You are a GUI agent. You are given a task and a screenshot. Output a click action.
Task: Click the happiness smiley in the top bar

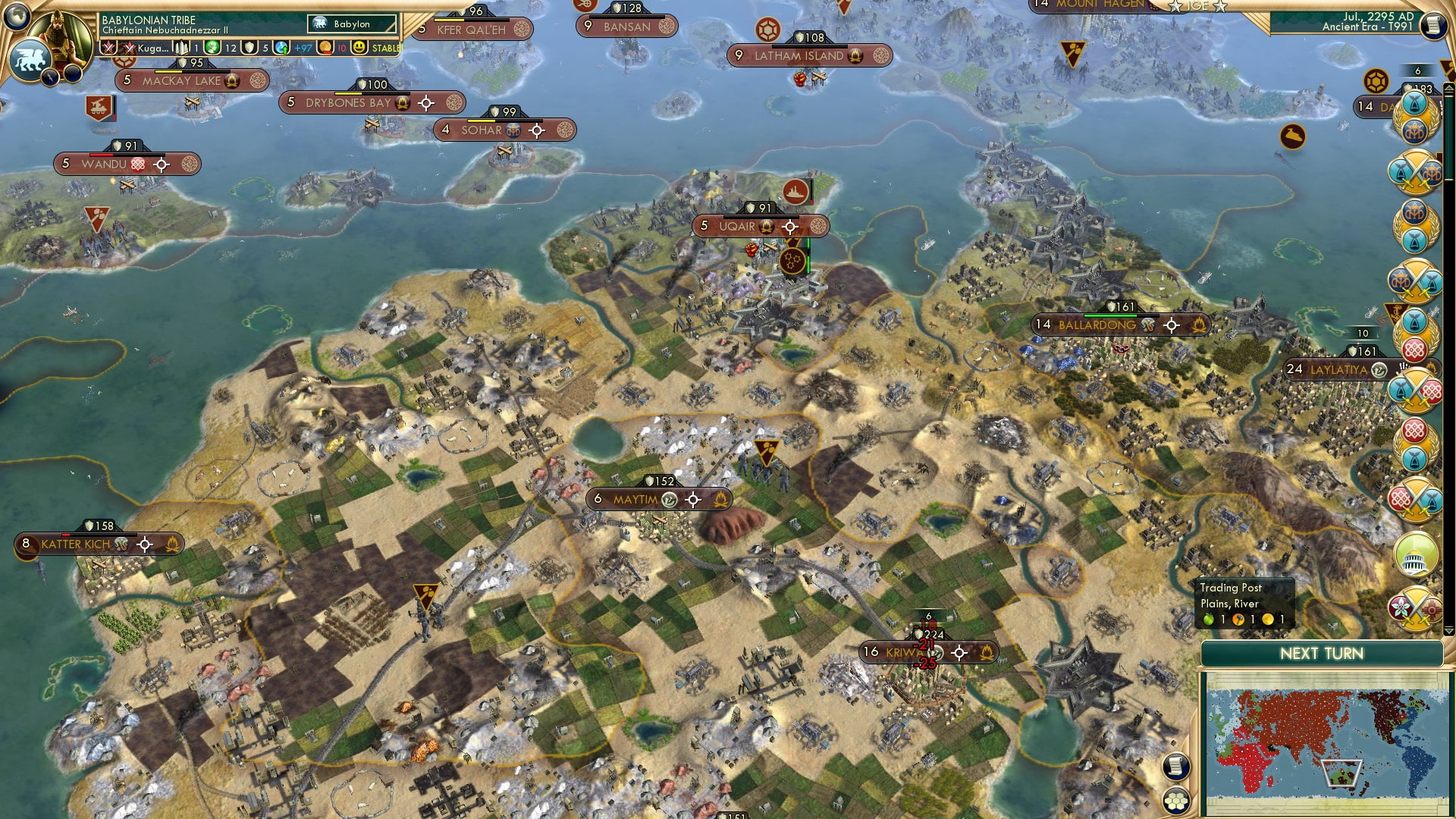click(360, 49)
